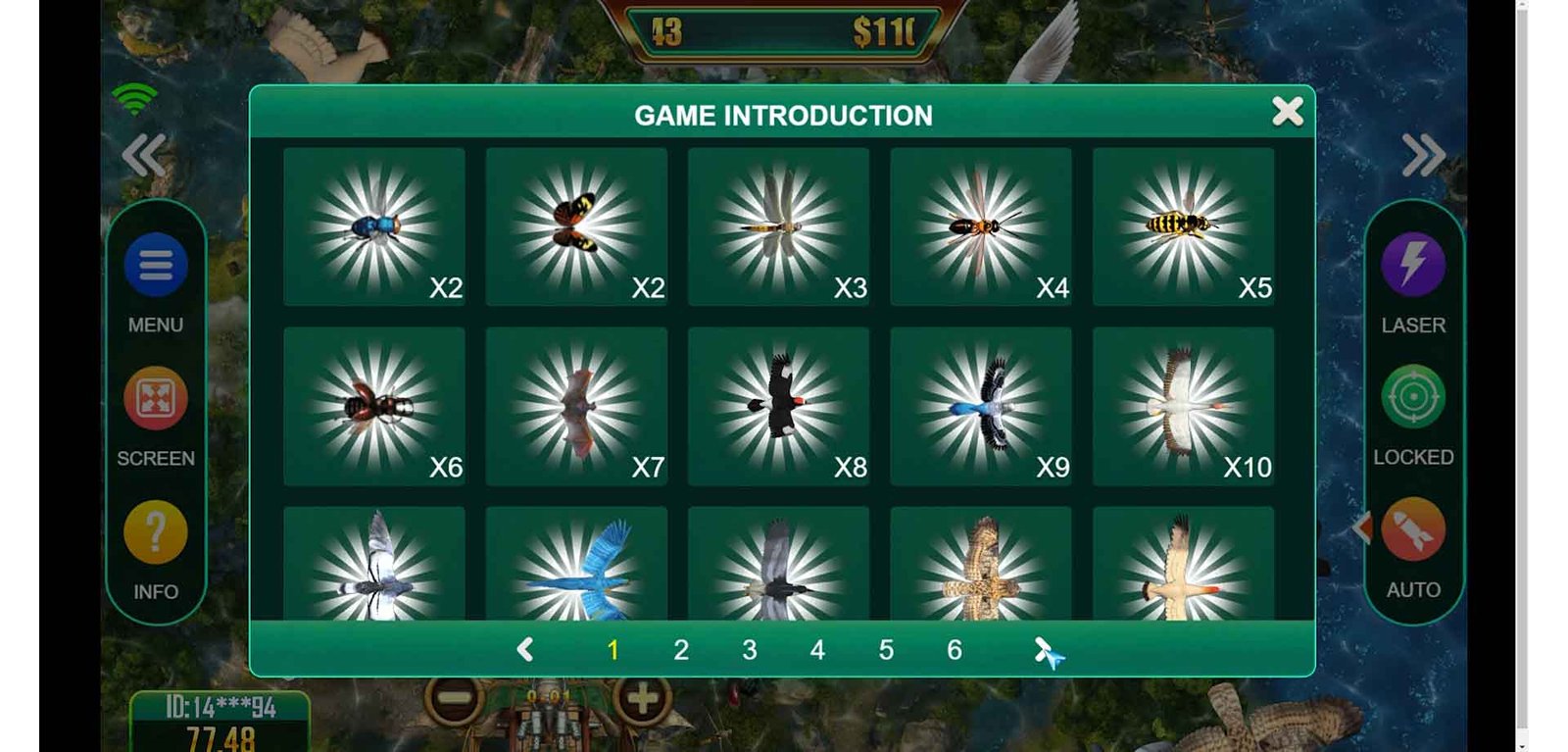Viewport: 1568px width, 752px height.
Task: Click the previous page arrow
Action: 525,649
